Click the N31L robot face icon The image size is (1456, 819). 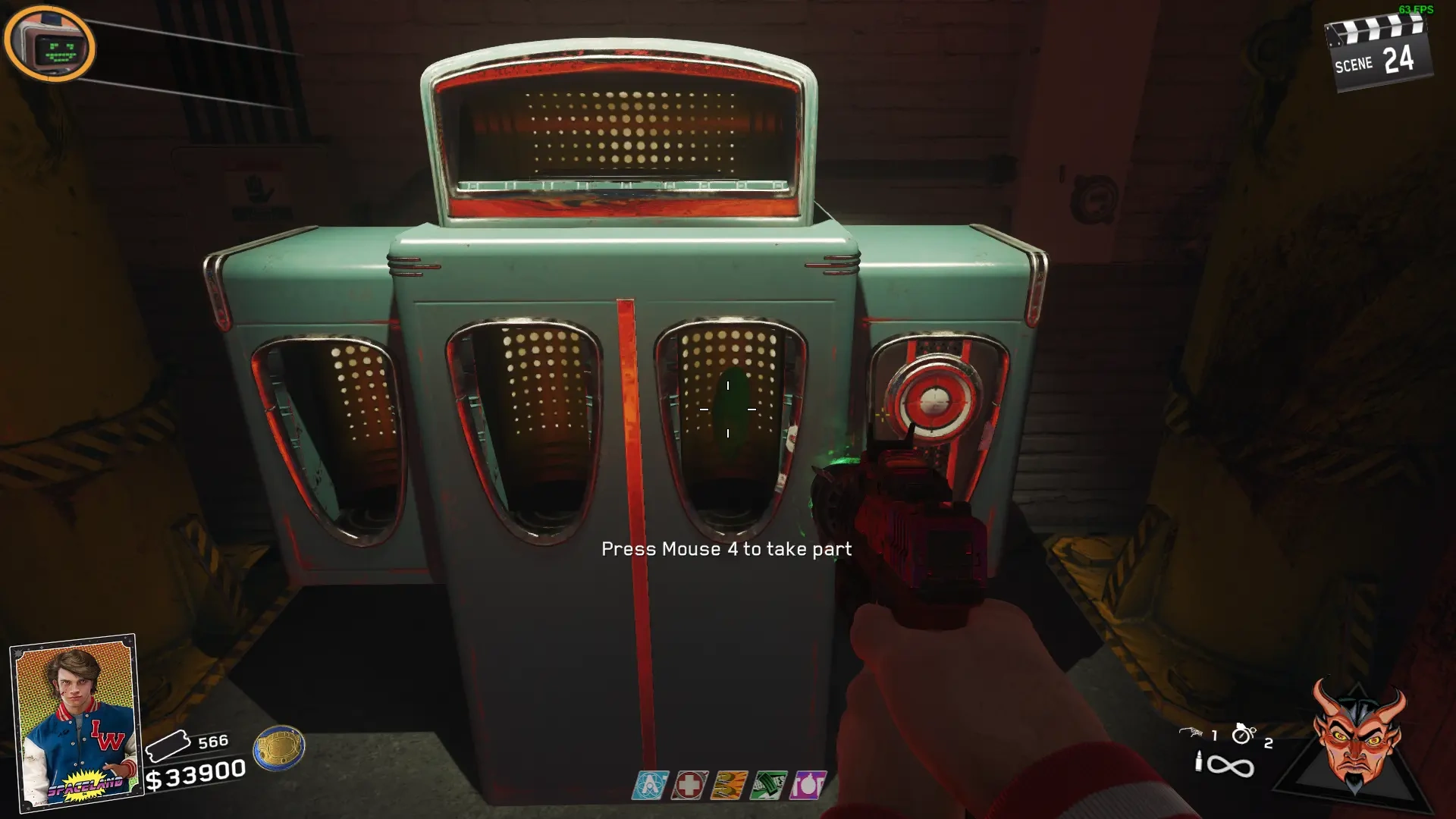[49, 47]
